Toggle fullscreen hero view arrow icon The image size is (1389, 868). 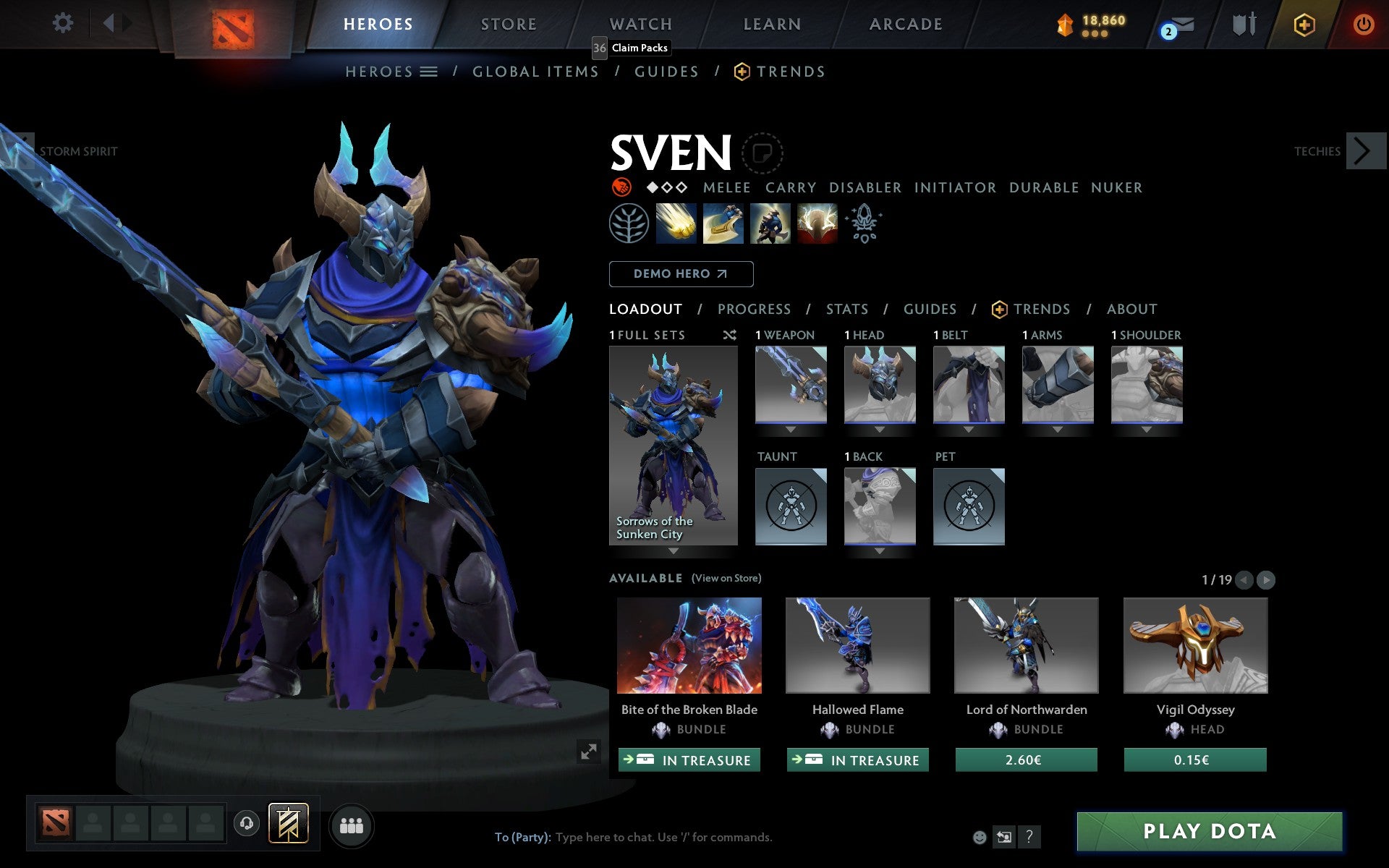(588, 752)
